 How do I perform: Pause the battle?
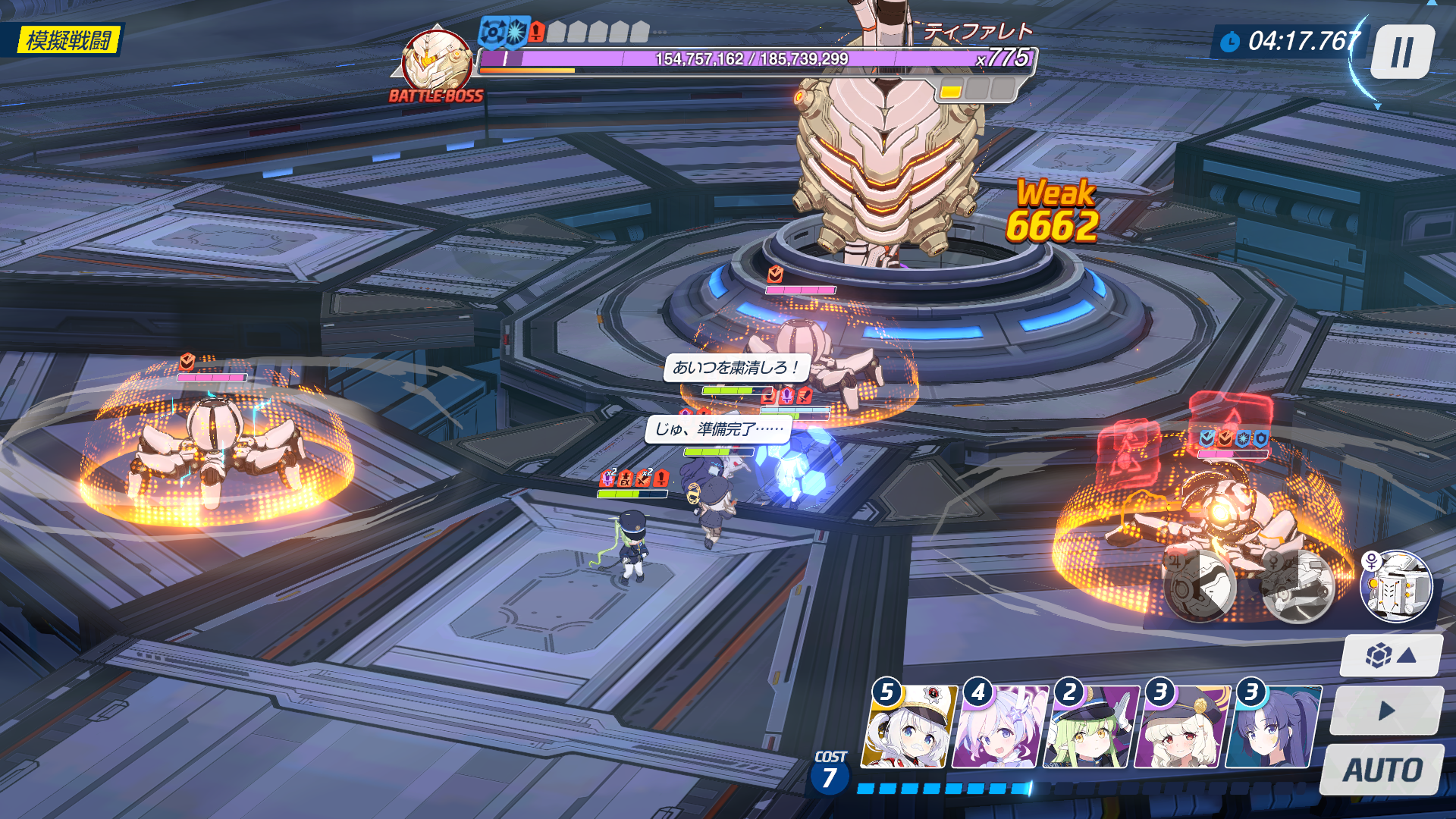[1401, 52]
